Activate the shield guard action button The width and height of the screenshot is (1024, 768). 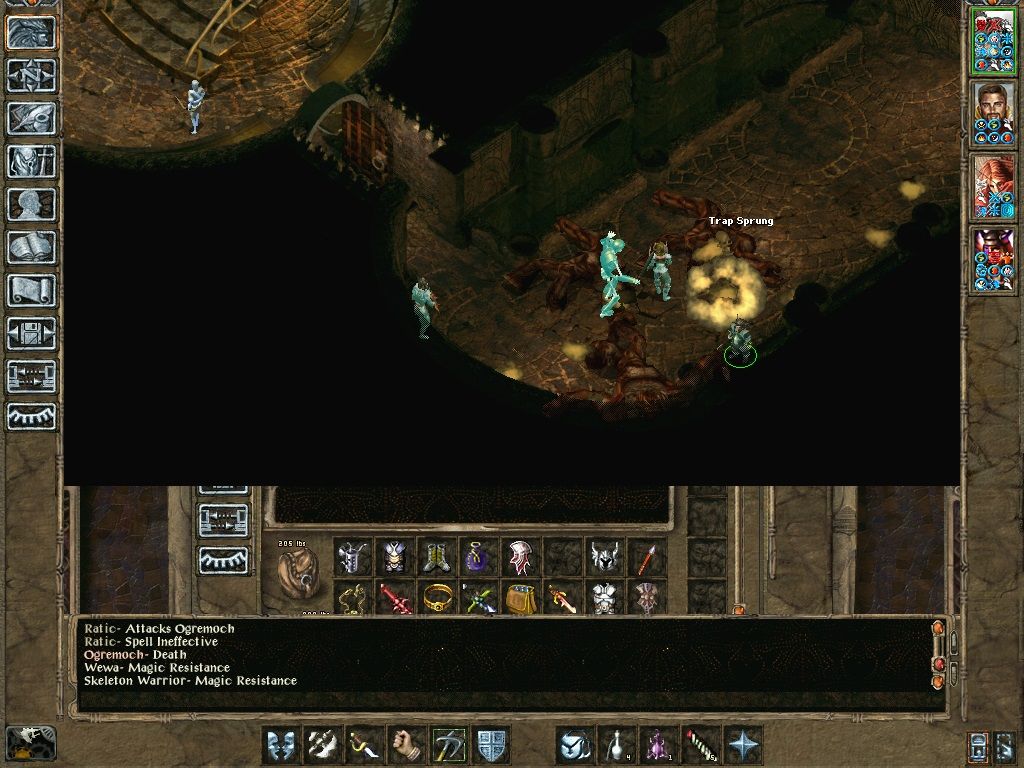click(x=491, y=745)
